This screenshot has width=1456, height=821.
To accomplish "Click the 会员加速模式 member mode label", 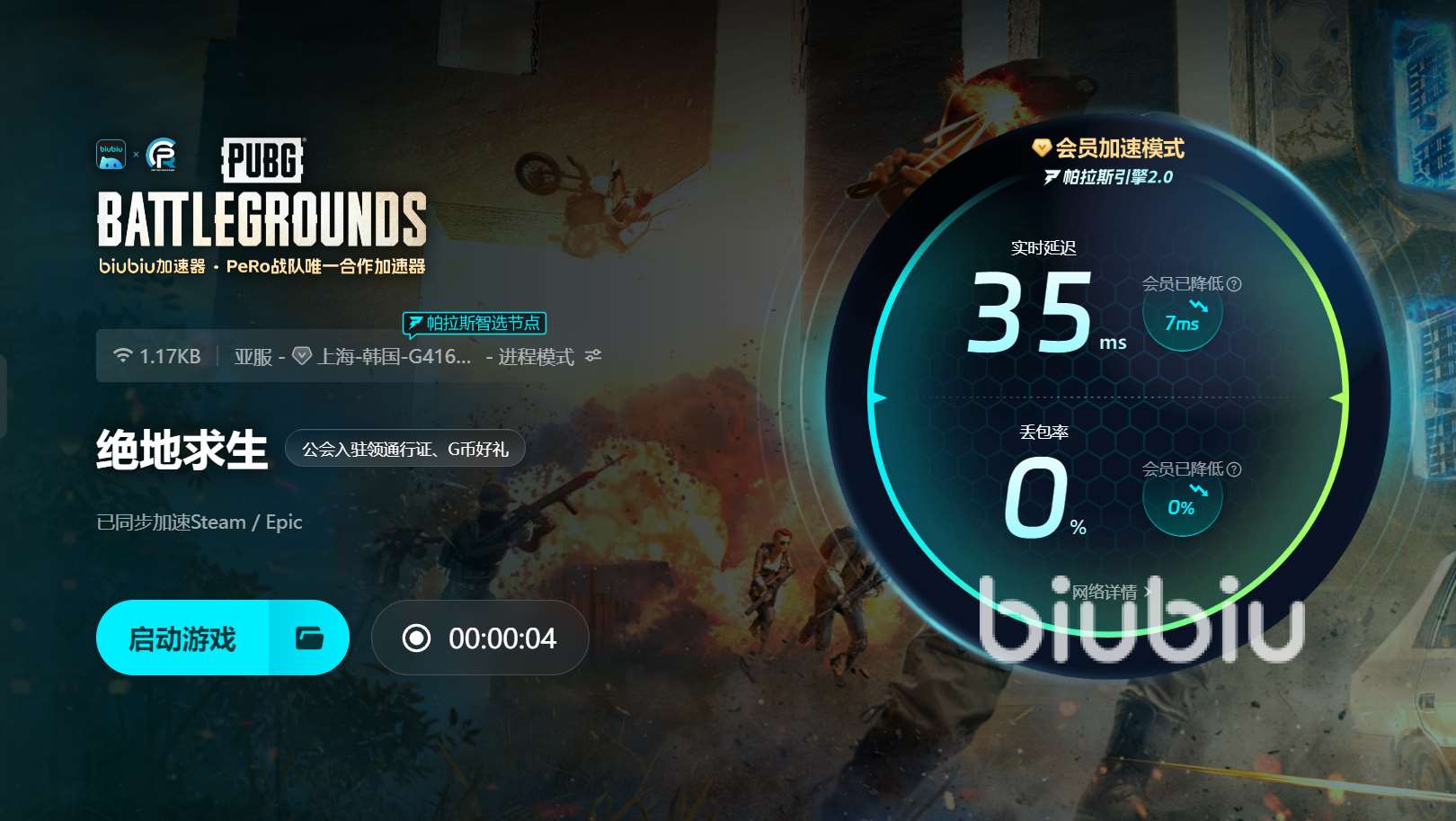I will click(1111, 148).
